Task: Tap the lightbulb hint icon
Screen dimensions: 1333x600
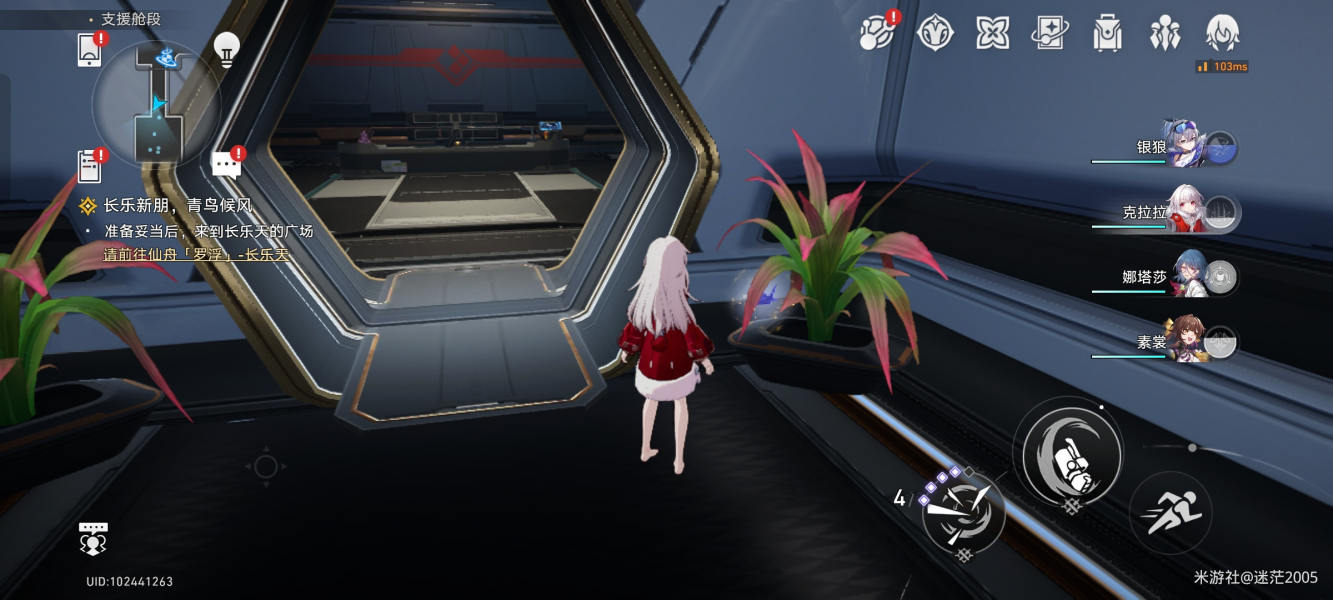Action: (x=227, y=49)
